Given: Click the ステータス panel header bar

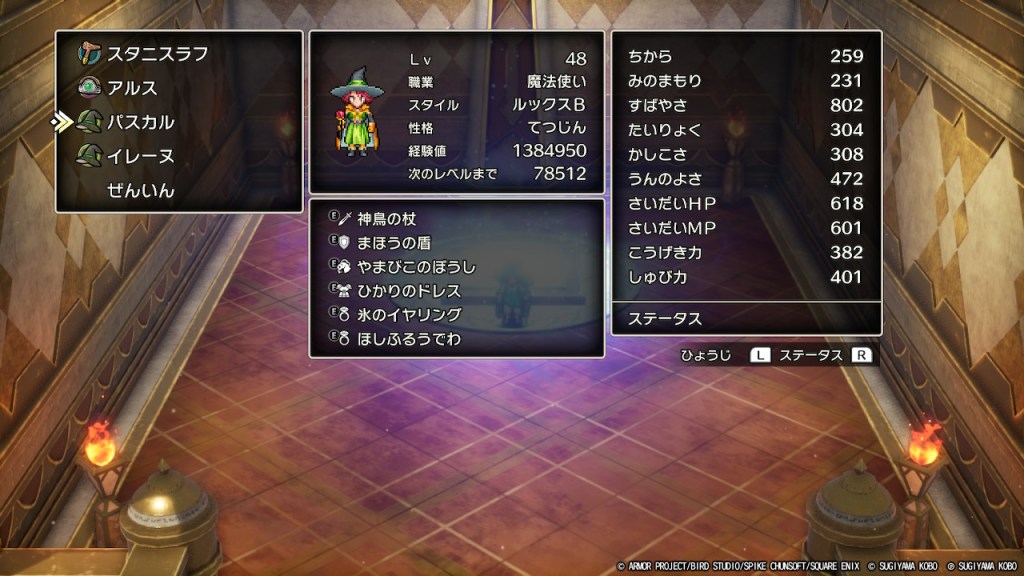Looking at the screenshot, I should point(746,319).
